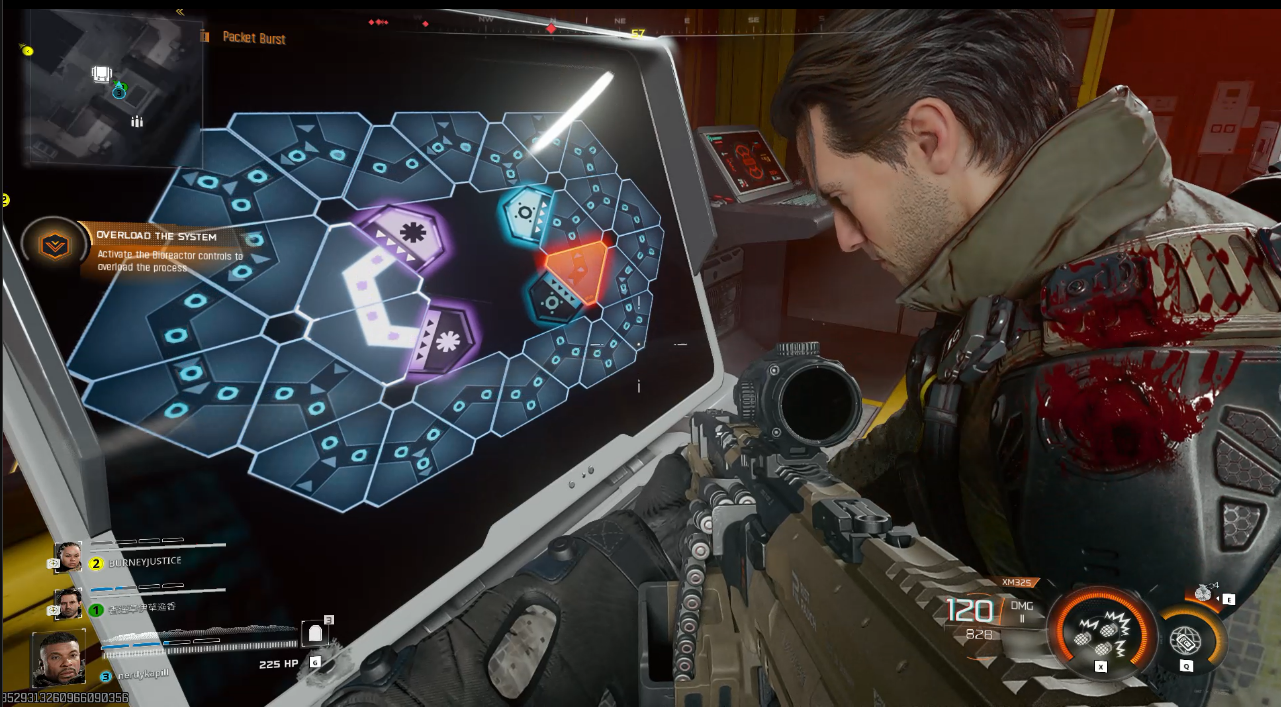Select squadmate BURNEYJUSTICE's portrait
1281x707 pixels.
68,557
